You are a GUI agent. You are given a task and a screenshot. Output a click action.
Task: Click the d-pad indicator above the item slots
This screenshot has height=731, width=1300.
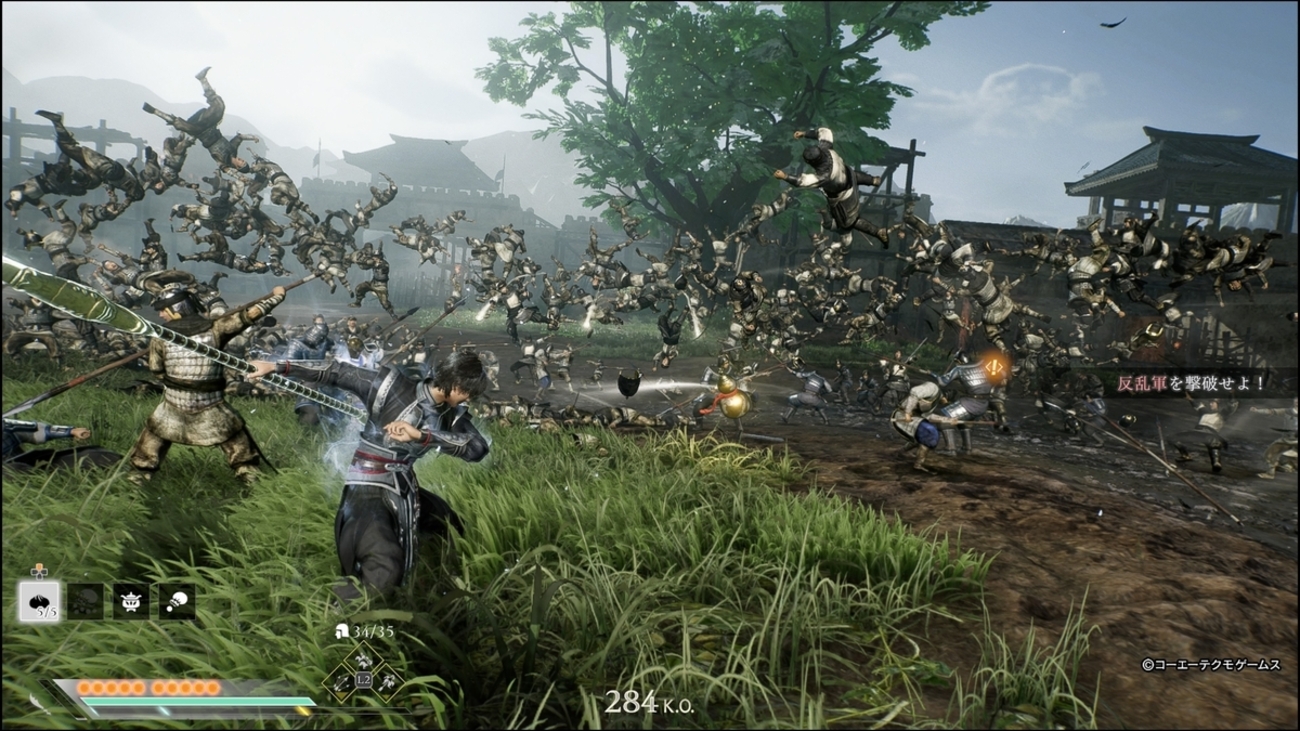pos(40,572)
